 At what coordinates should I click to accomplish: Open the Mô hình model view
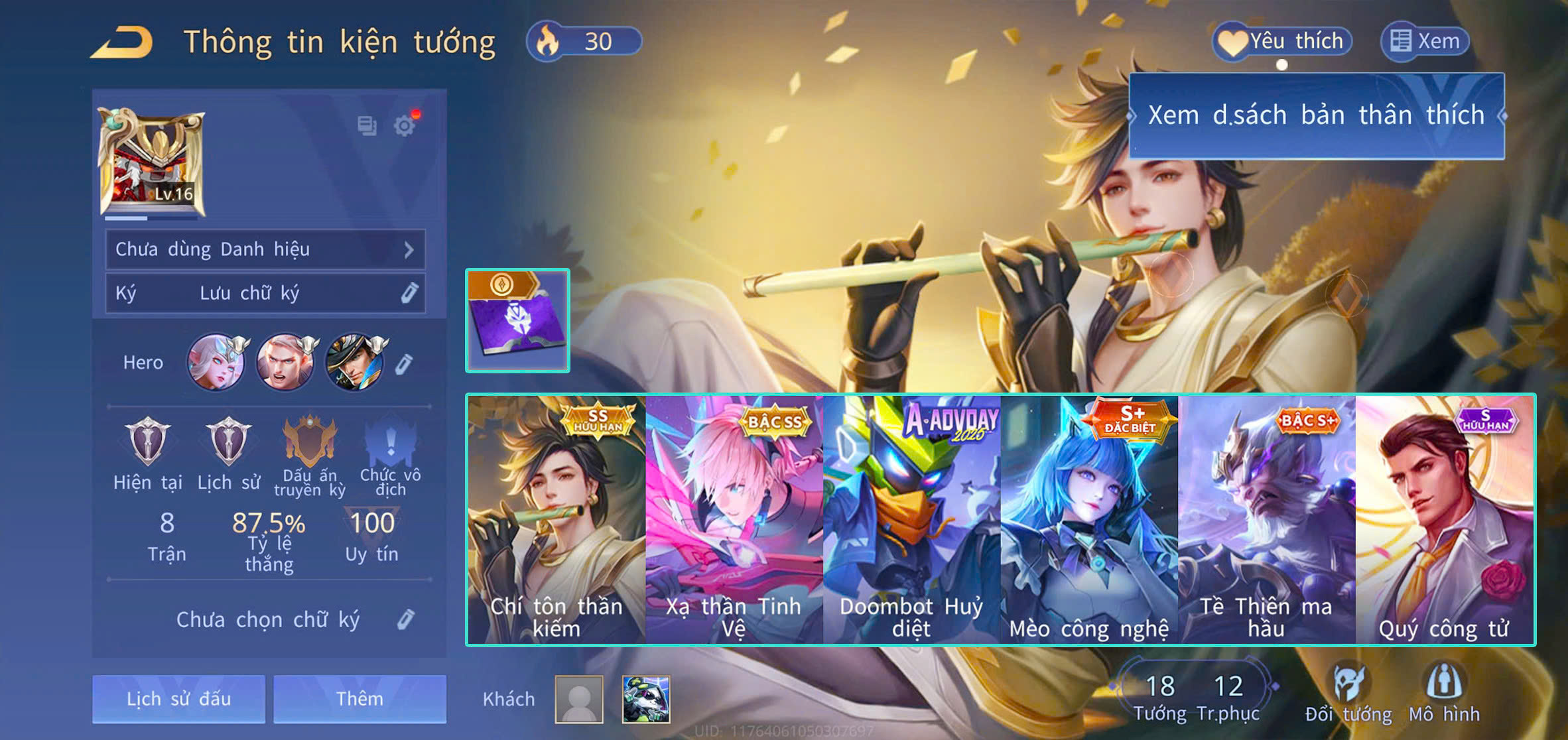[x=1444, y=694]
